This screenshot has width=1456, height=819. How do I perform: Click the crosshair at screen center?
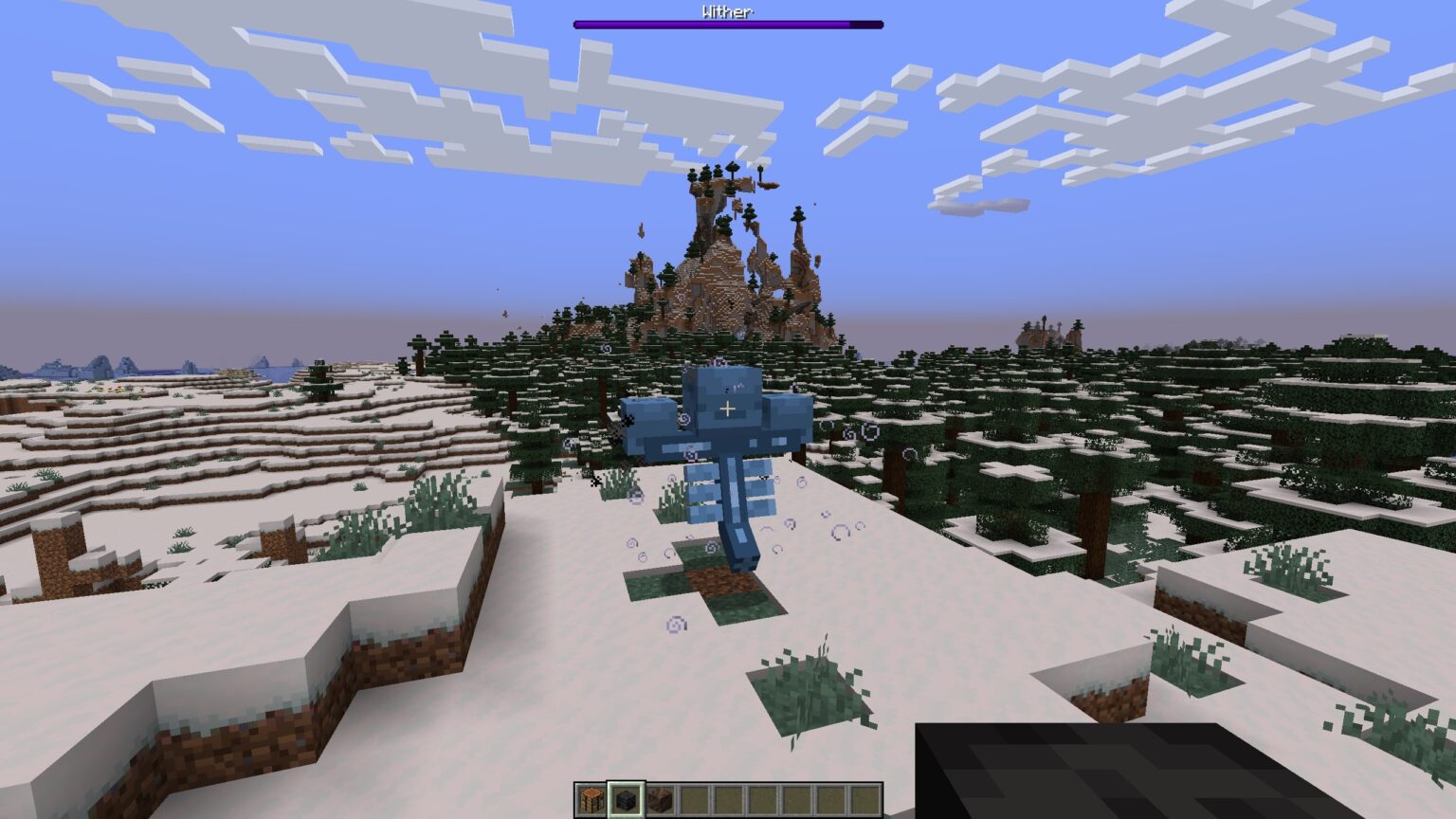(x=728, y=408)
